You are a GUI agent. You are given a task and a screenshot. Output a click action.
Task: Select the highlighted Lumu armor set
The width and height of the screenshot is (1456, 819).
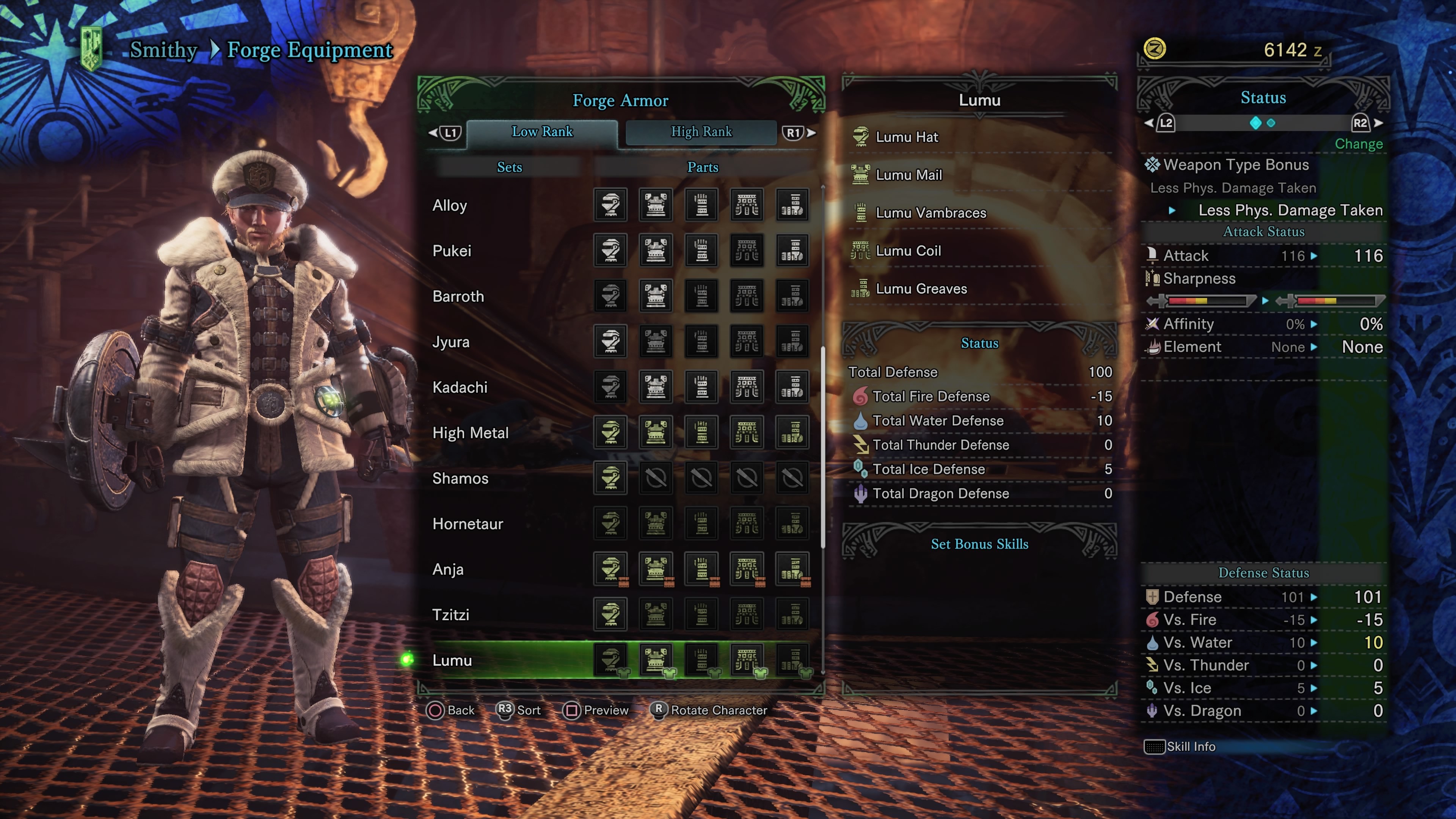[x=452, y=660]
